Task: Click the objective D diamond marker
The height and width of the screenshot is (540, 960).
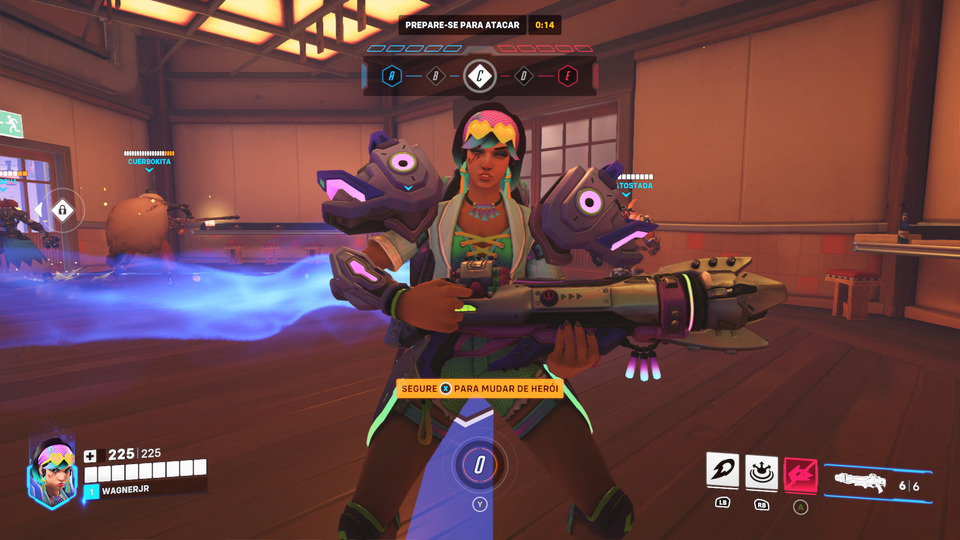Action: point(523,75)
